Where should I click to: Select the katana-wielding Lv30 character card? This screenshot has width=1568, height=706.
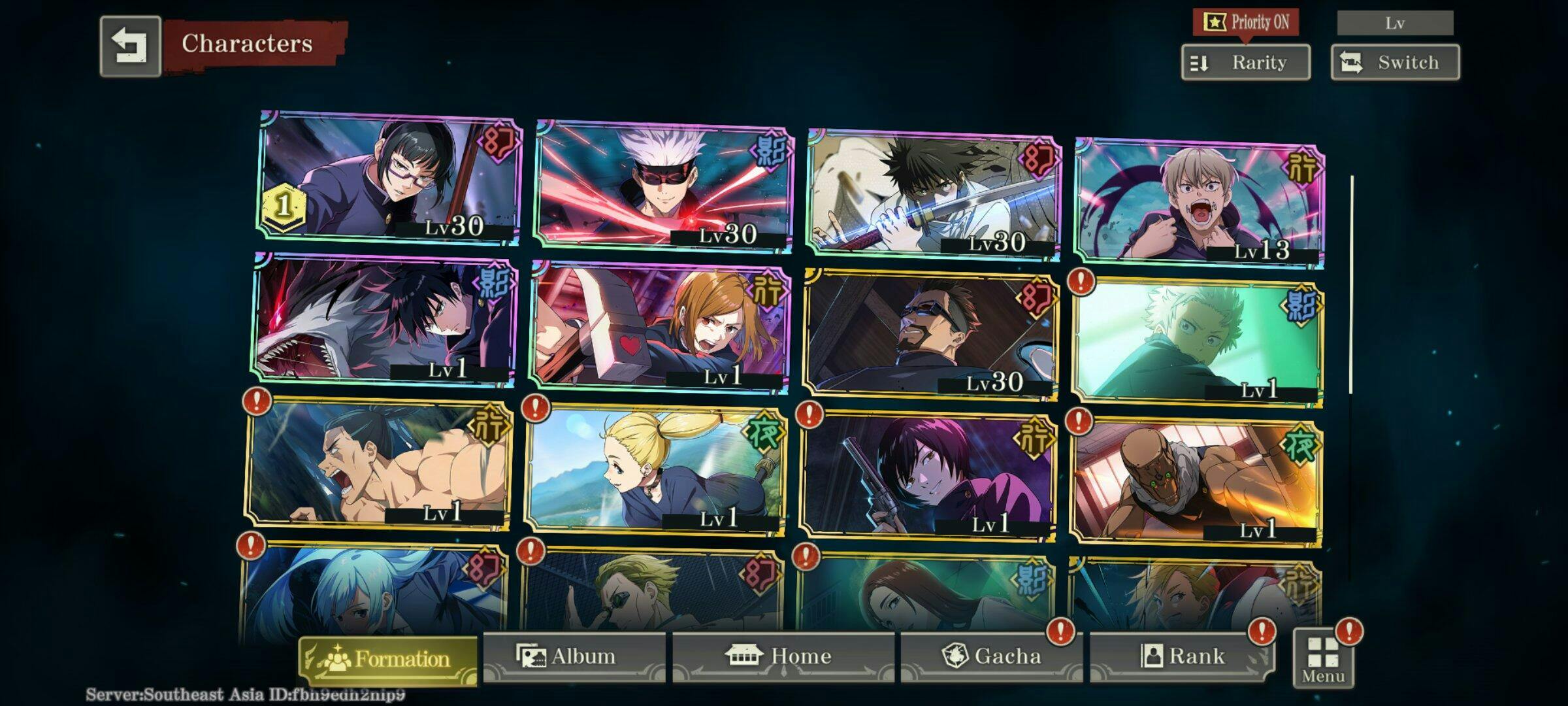tap(934, 193)
